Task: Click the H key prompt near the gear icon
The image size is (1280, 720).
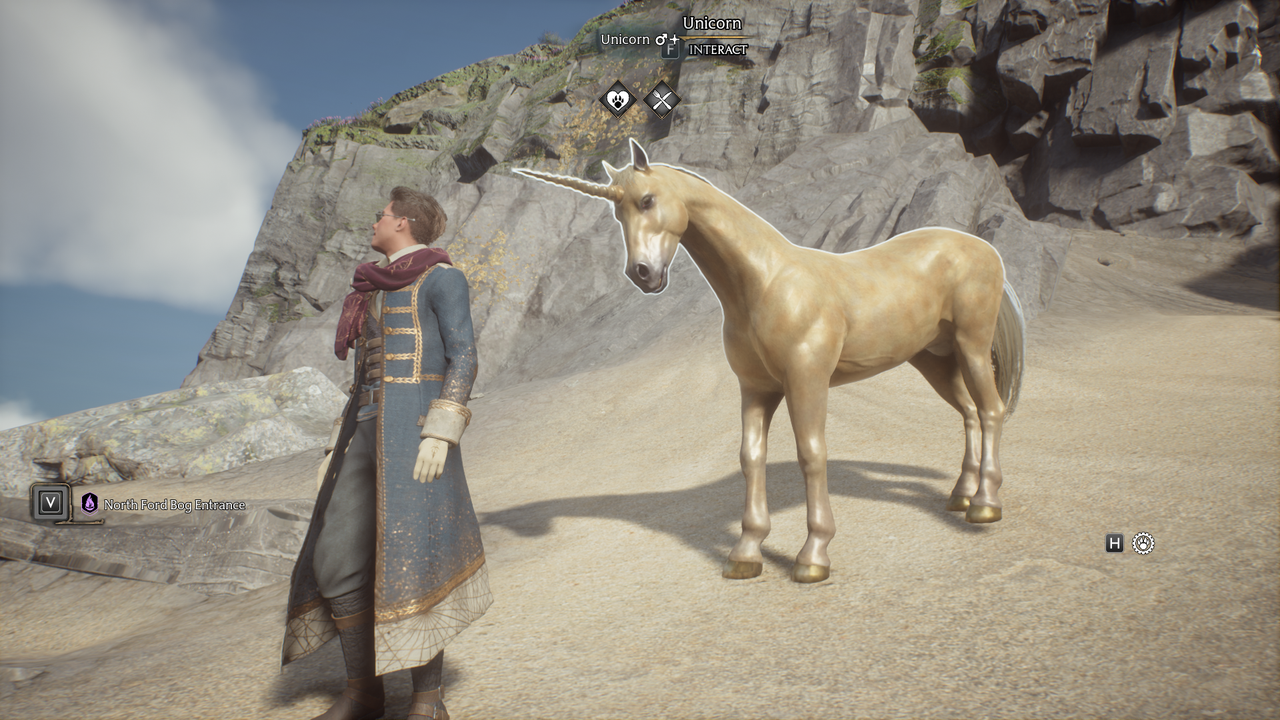Action: 1116,543
